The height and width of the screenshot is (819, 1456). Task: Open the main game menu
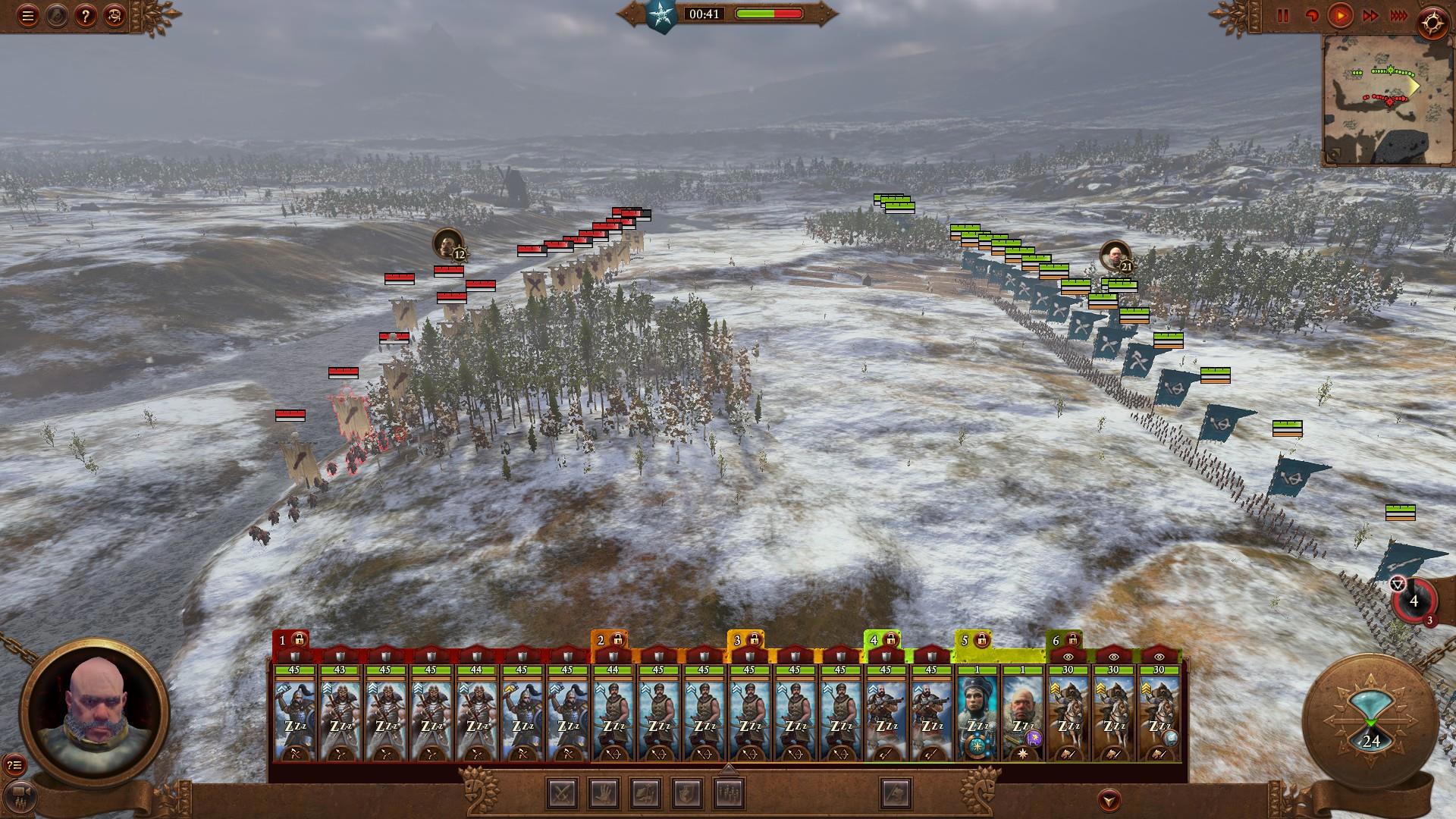pos(28,16)
